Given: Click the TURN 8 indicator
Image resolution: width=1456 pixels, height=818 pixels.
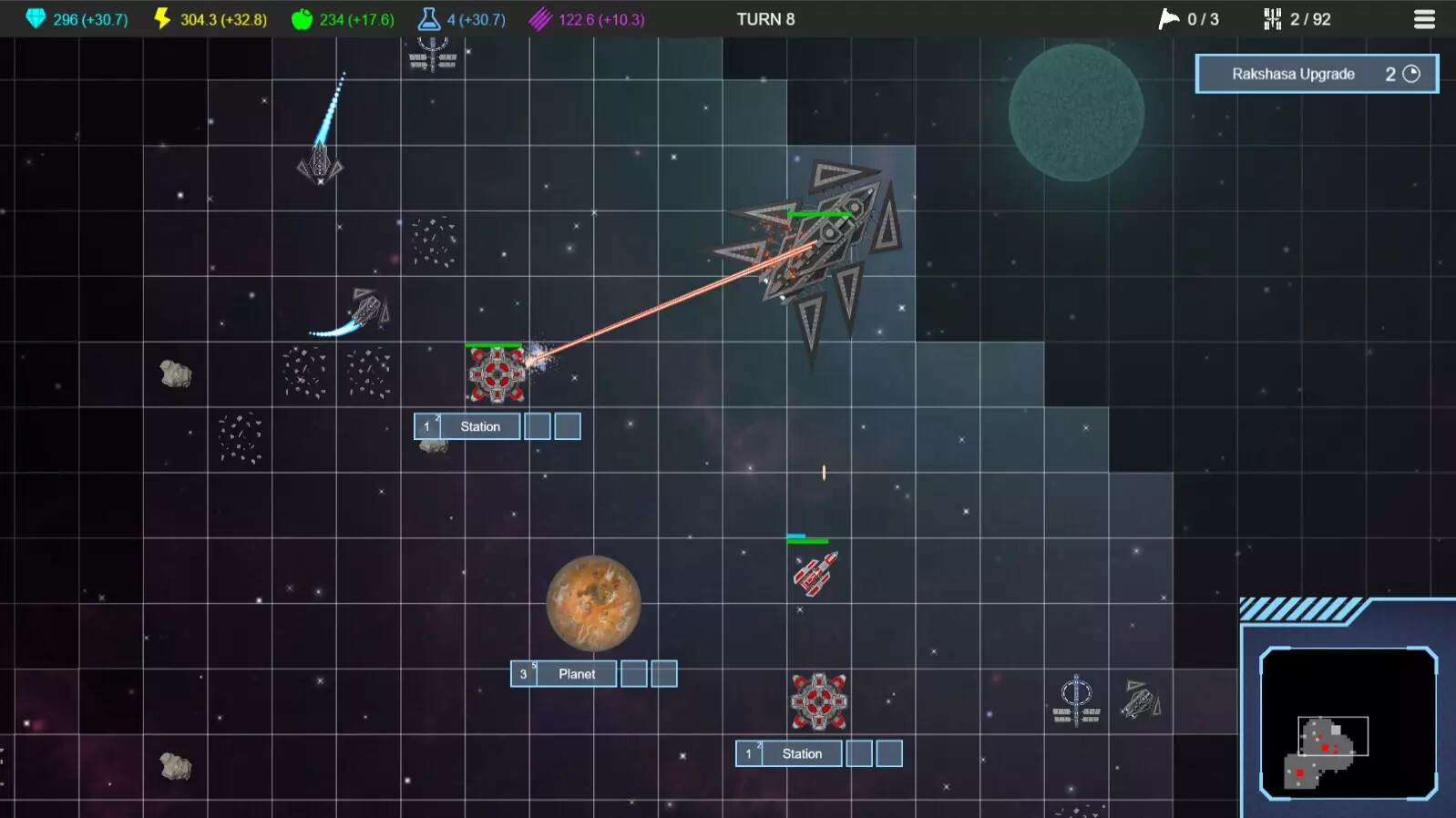Looking at the screenshot, I should coord(766,17).
